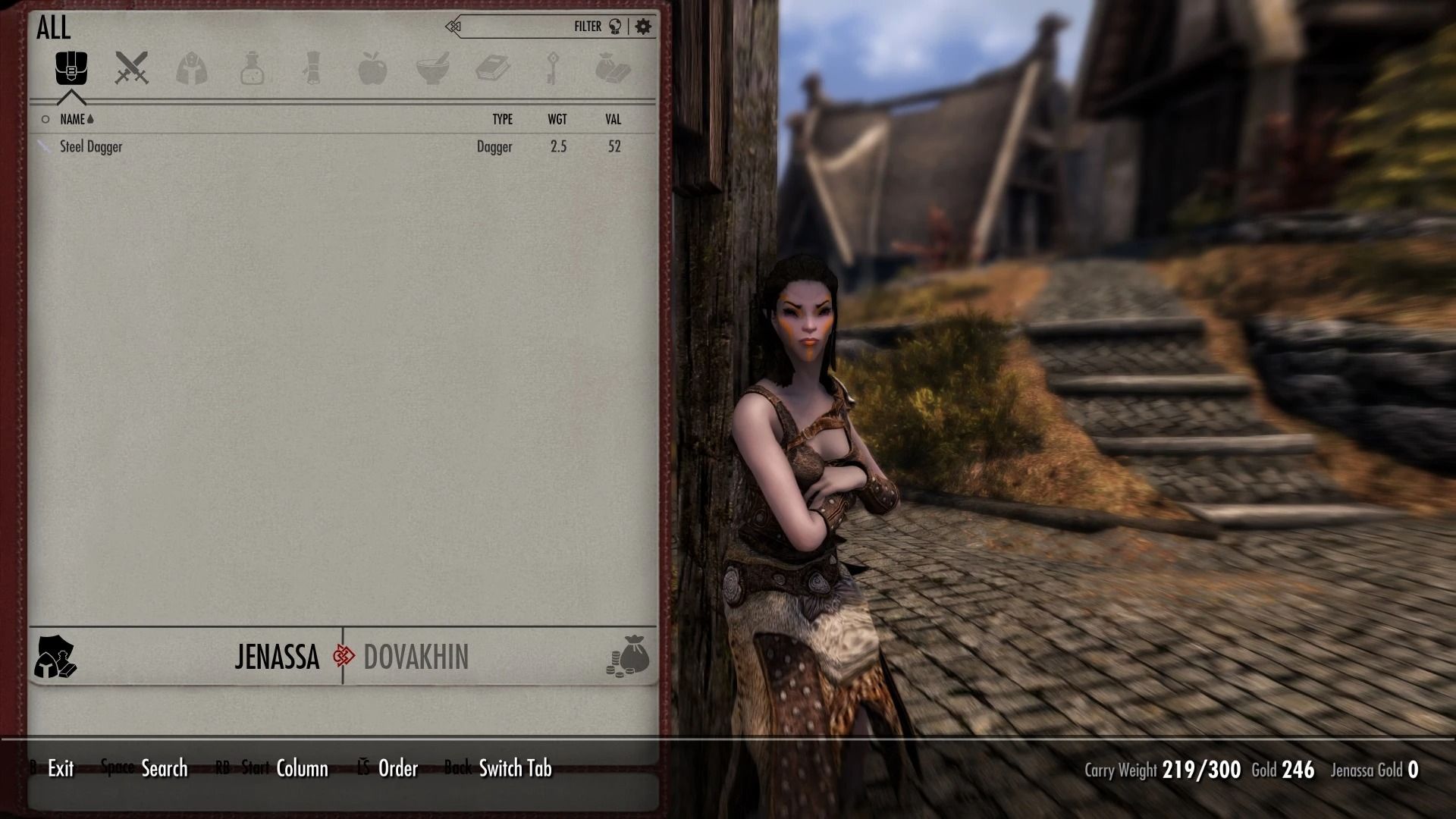This screenshot has height=819, width=1456.
Task: Sort items by the WGT column
Action: (557, 119)
